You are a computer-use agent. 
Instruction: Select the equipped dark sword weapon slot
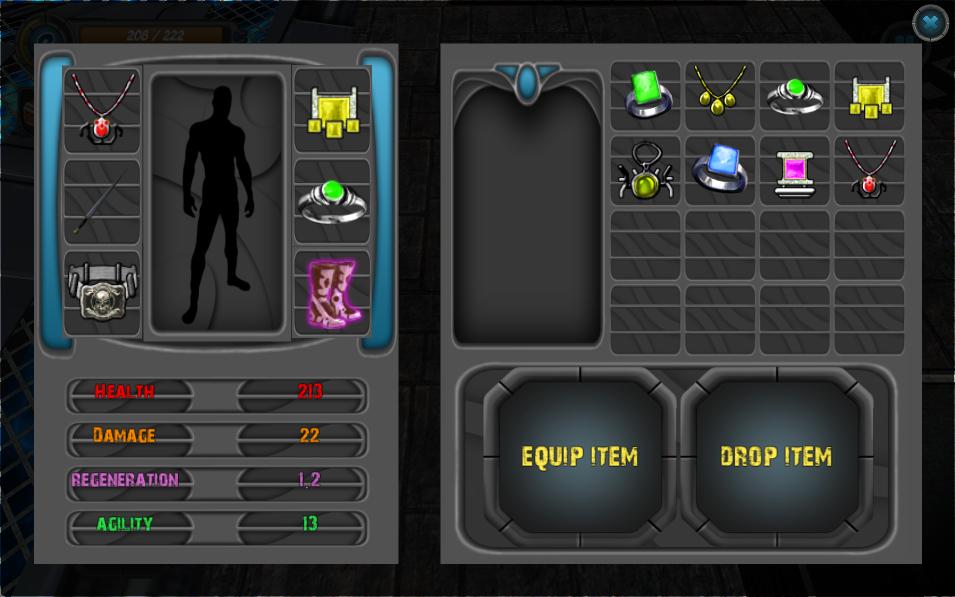pos(102,201)
